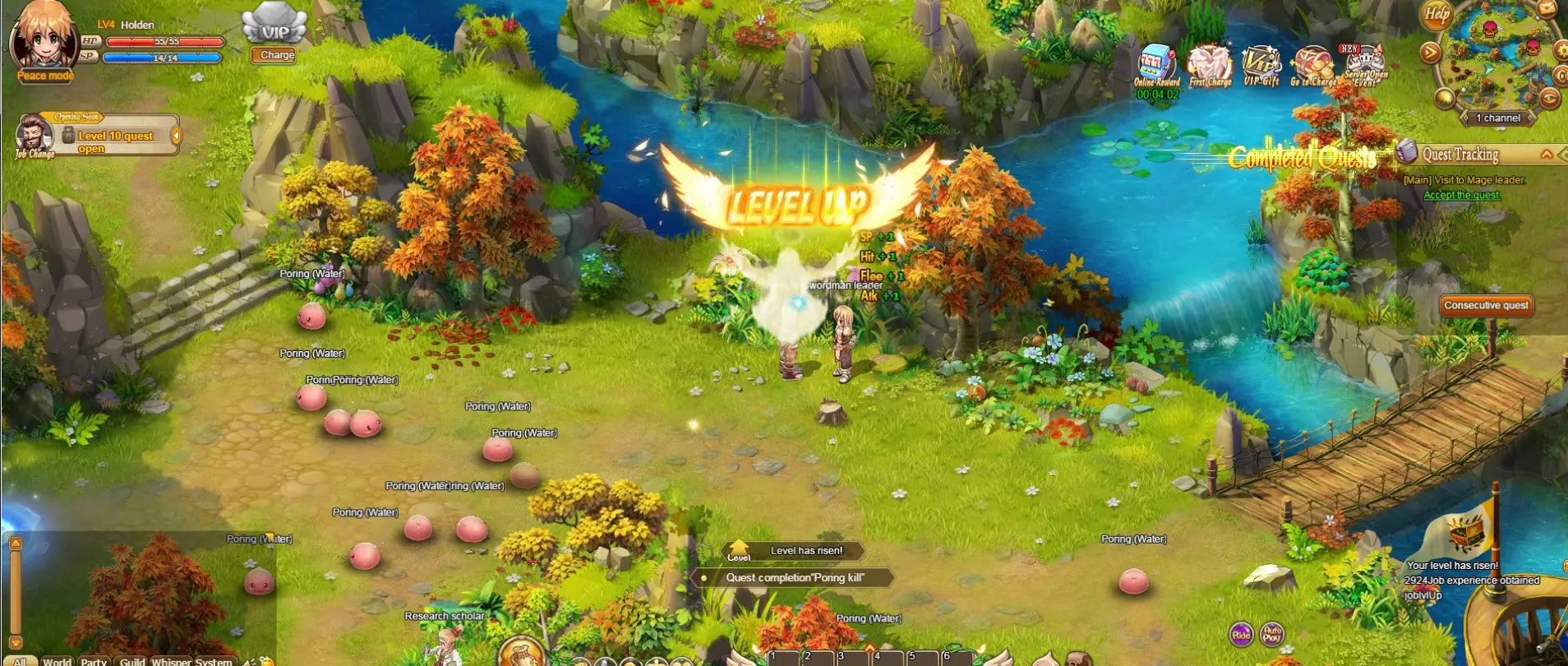The width and height of the screenshot is (1568, 666).
Task: Open the Job Change Level 10 quest panel
Action: point(115,136)
